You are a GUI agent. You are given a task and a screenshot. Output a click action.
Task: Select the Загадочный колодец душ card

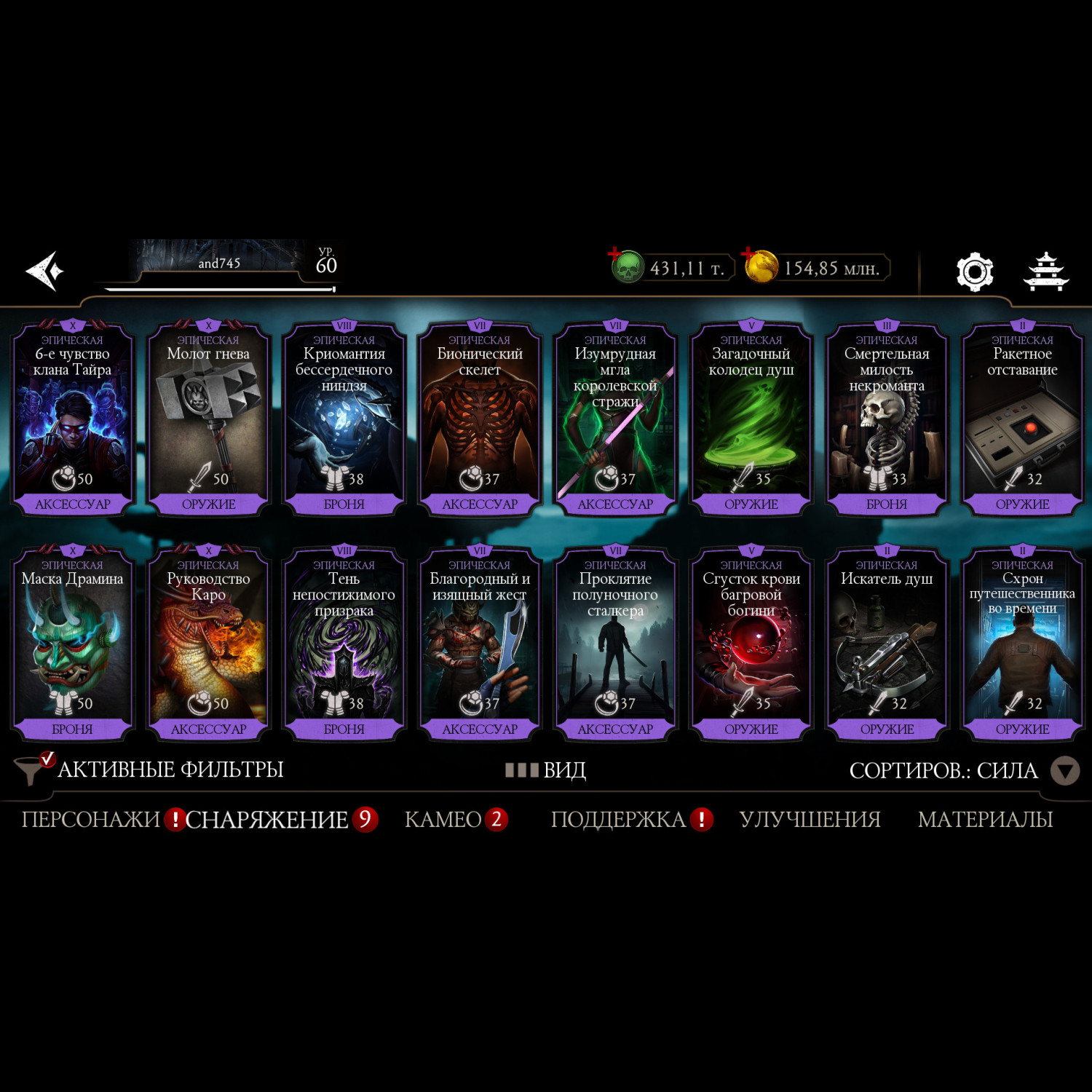tap(751, 419)
